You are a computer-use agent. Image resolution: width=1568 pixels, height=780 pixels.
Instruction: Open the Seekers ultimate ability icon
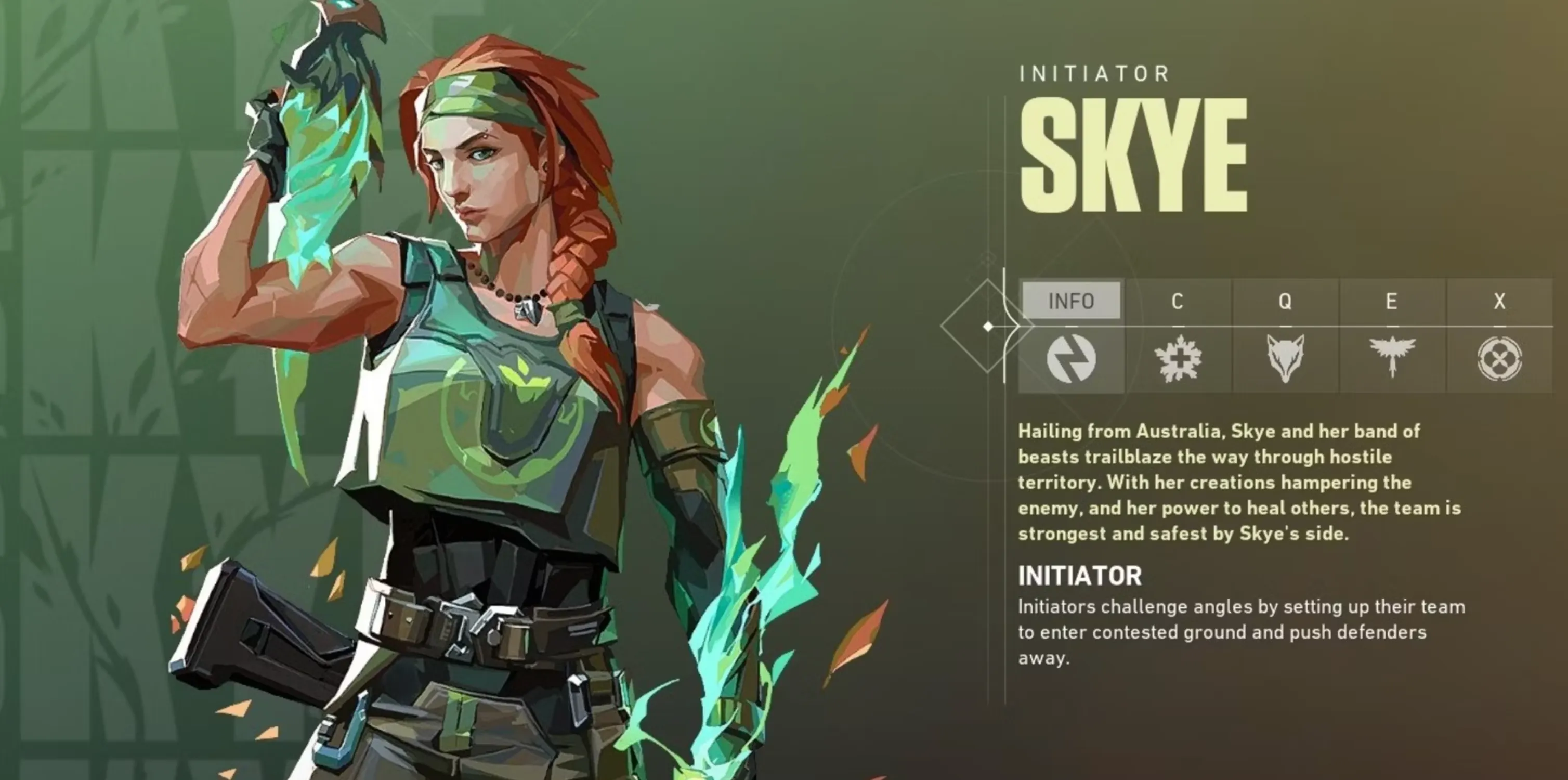click(x=1499, y=359)
